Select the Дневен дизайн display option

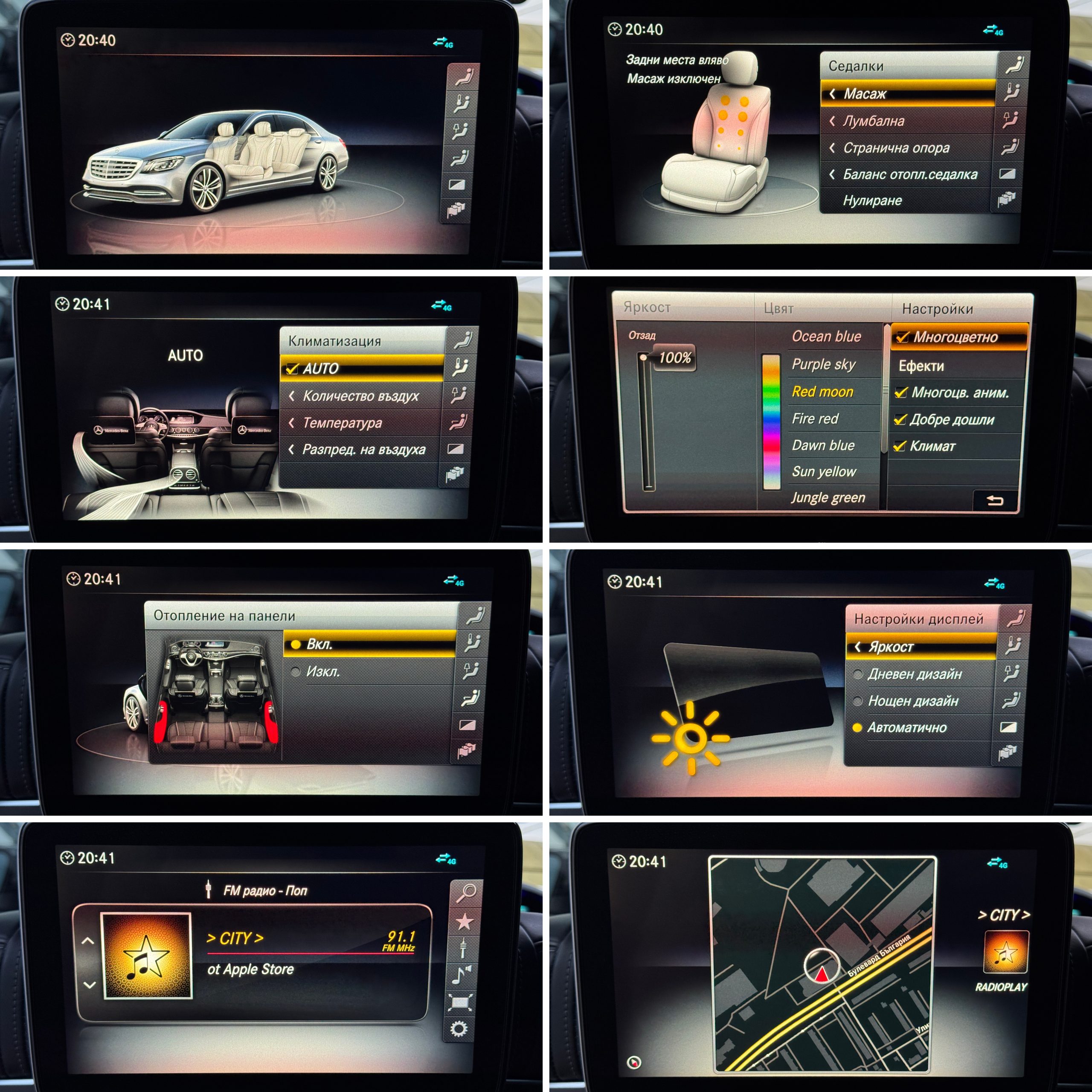(914, 674)
